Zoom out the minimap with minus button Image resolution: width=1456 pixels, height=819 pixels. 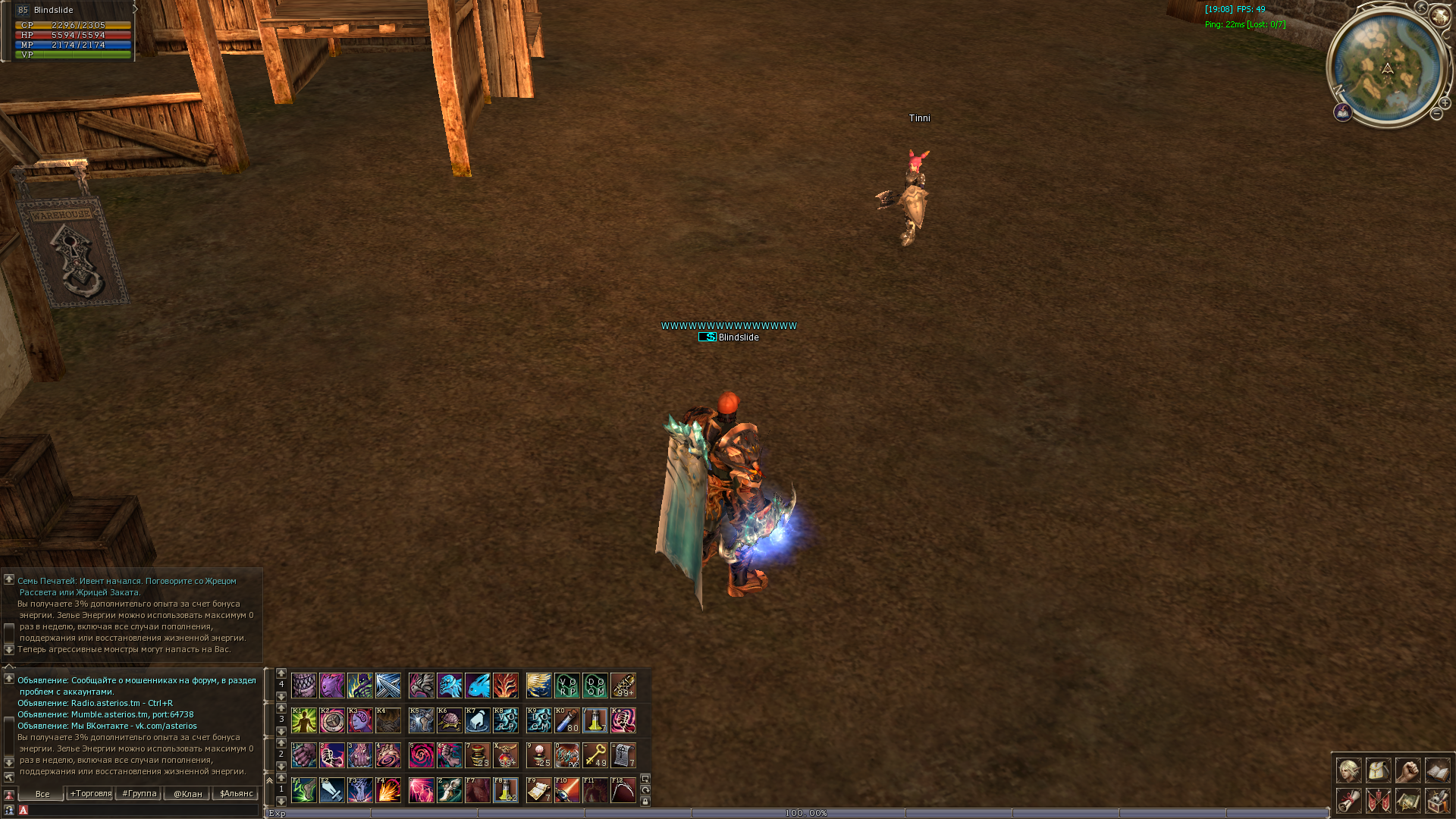1436,115
